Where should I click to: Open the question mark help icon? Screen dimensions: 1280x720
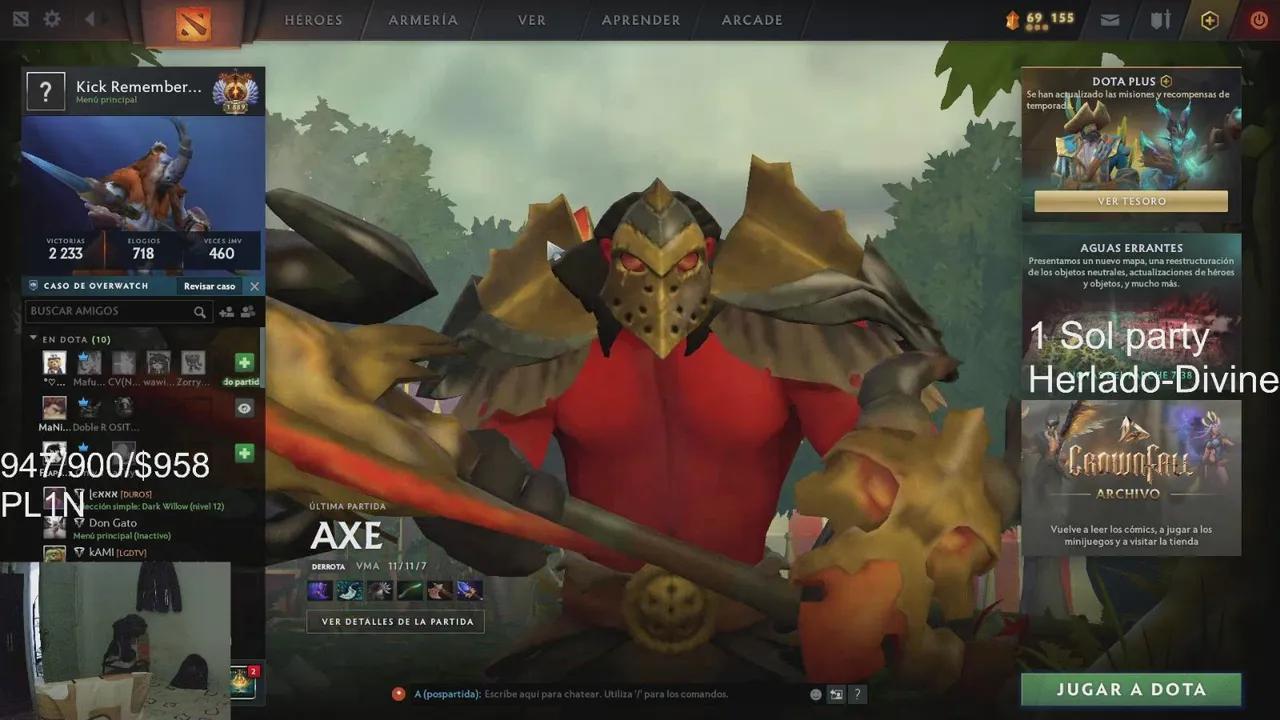(x=858, y=694)
